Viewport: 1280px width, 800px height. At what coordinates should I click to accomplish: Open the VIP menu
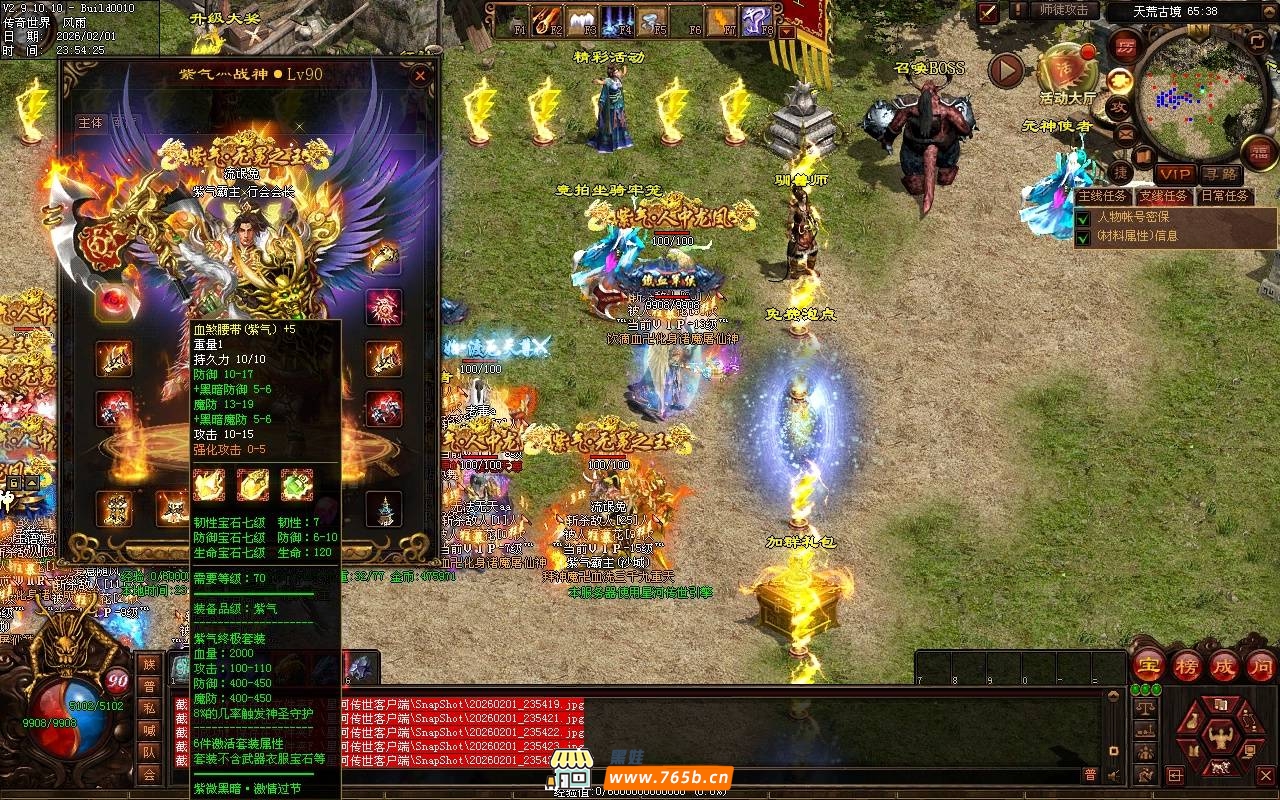pos(1174,174)
